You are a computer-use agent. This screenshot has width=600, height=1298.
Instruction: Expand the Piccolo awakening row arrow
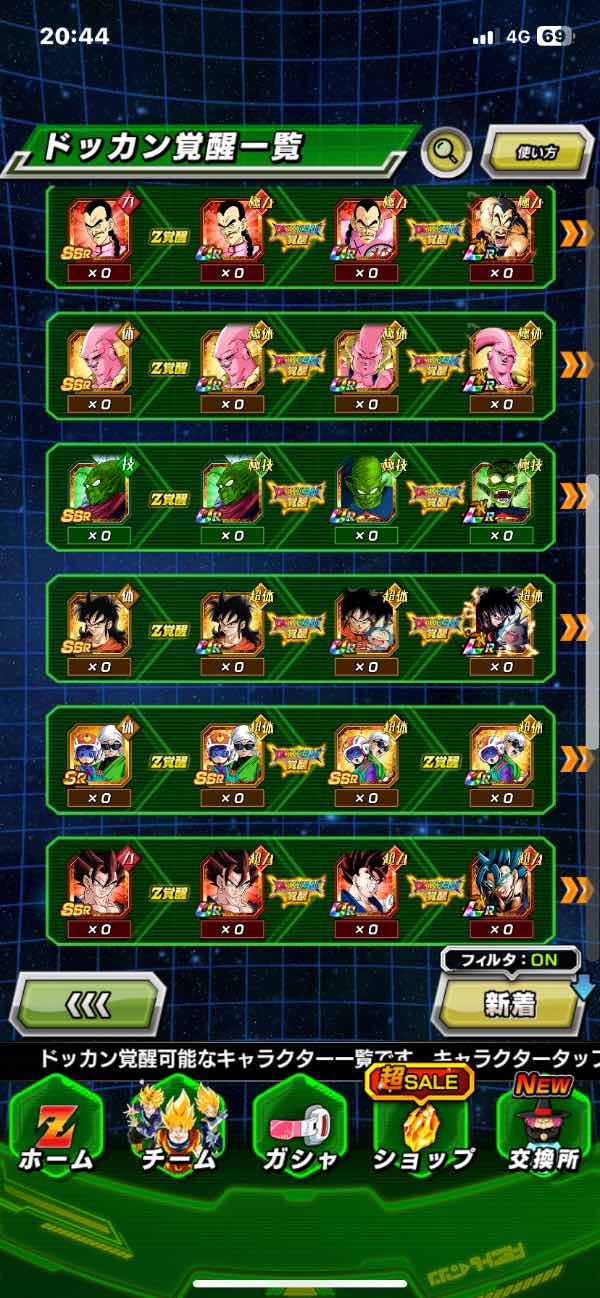575,496
